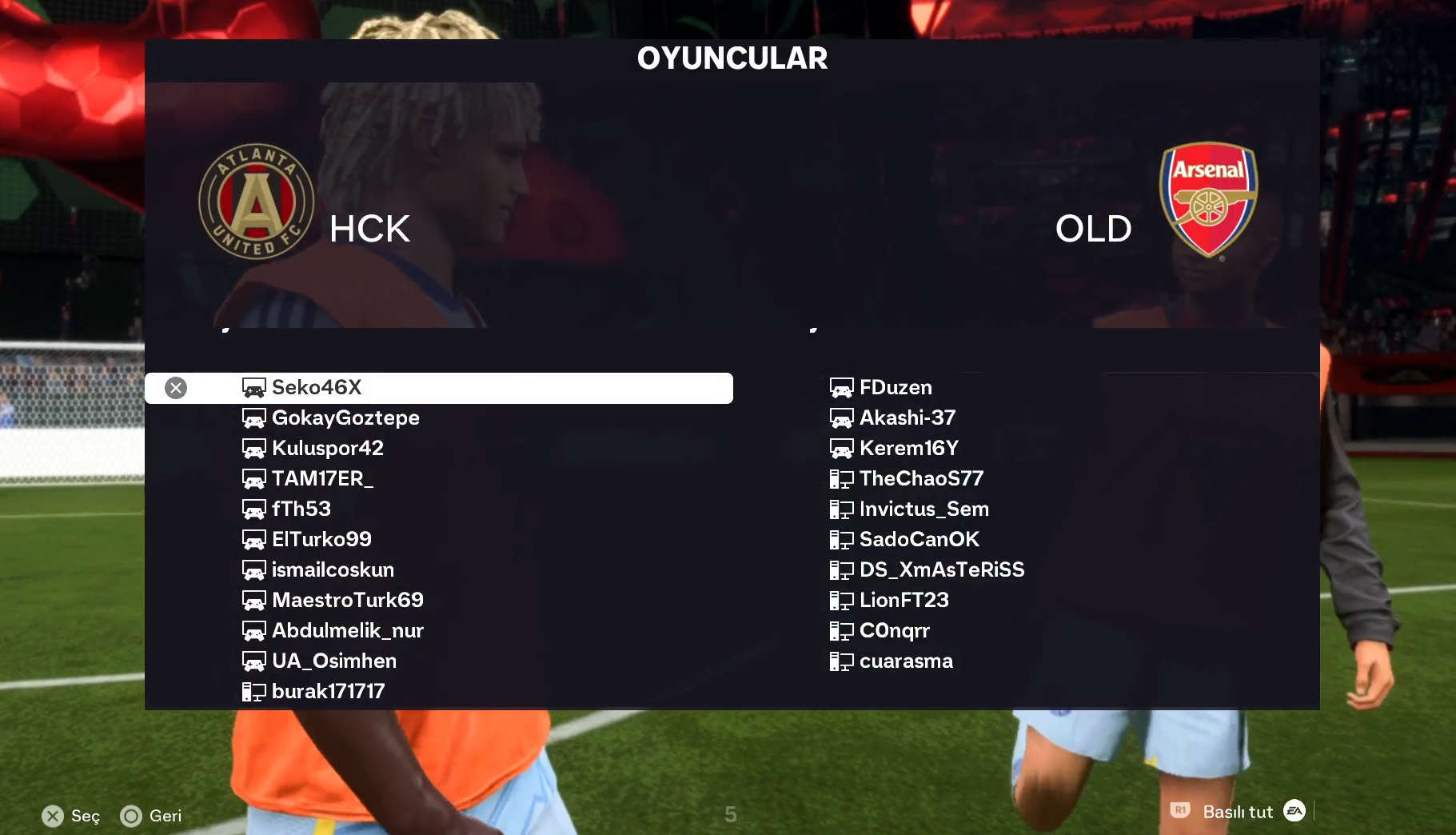The width and height of the screenshot is (1456, 835).
Task: Pick DS_XmAsTeRiSS from the roster
Action: click(x=941, y=570)
